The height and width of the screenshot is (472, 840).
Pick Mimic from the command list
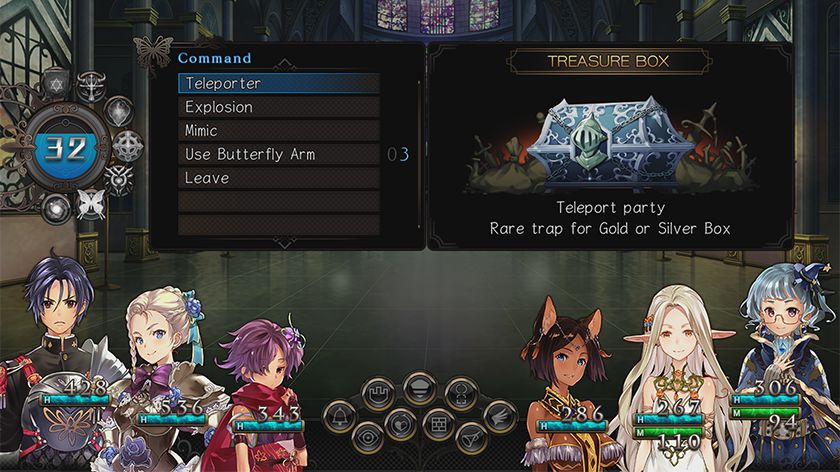click(279, 131)
